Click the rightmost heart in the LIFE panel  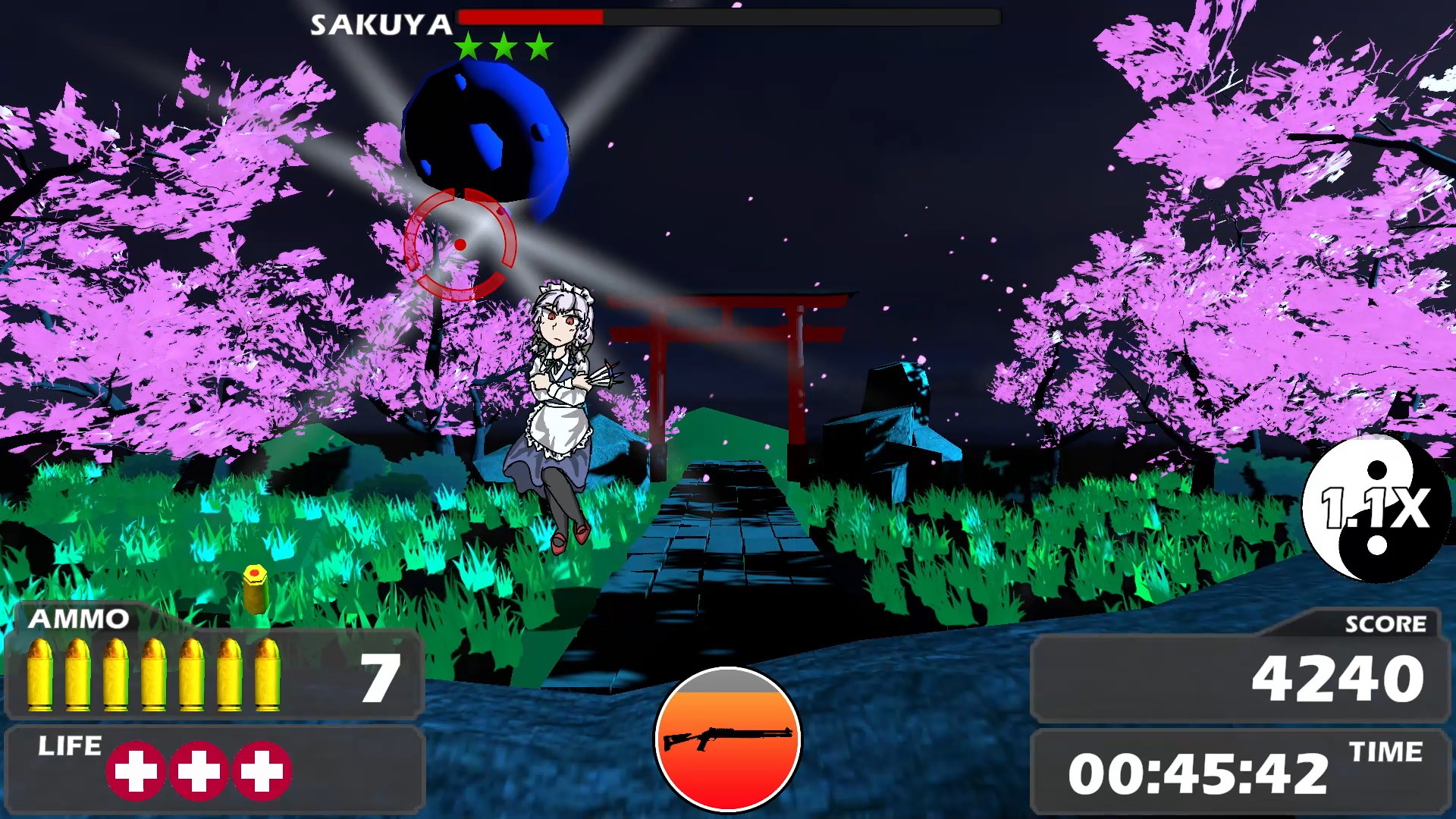[263, 771]
